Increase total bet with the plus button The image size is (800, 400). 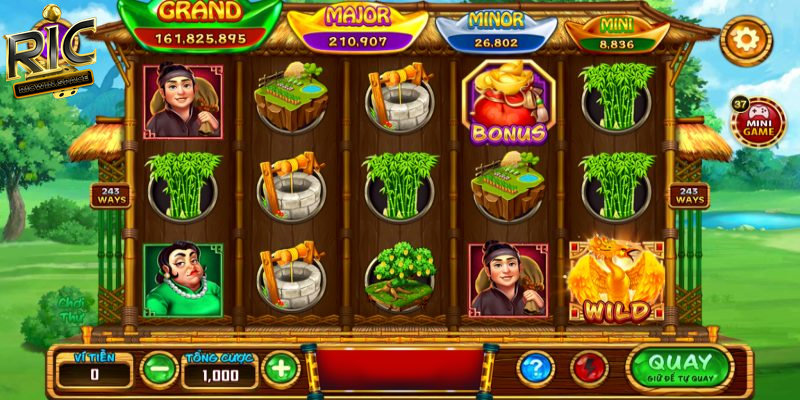point(280,369)
